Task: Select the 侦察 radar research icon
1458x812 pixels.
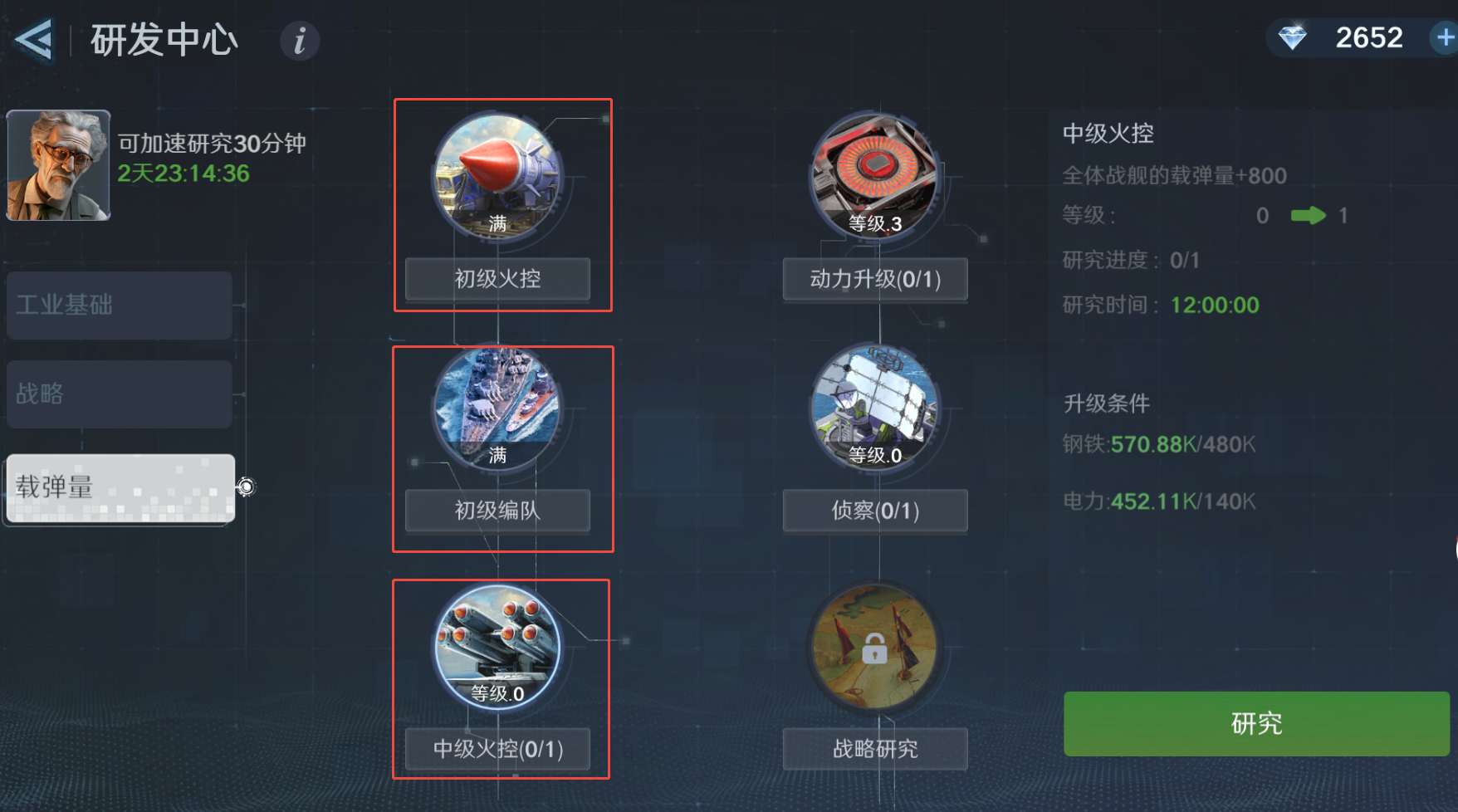Action: [874, 407]
